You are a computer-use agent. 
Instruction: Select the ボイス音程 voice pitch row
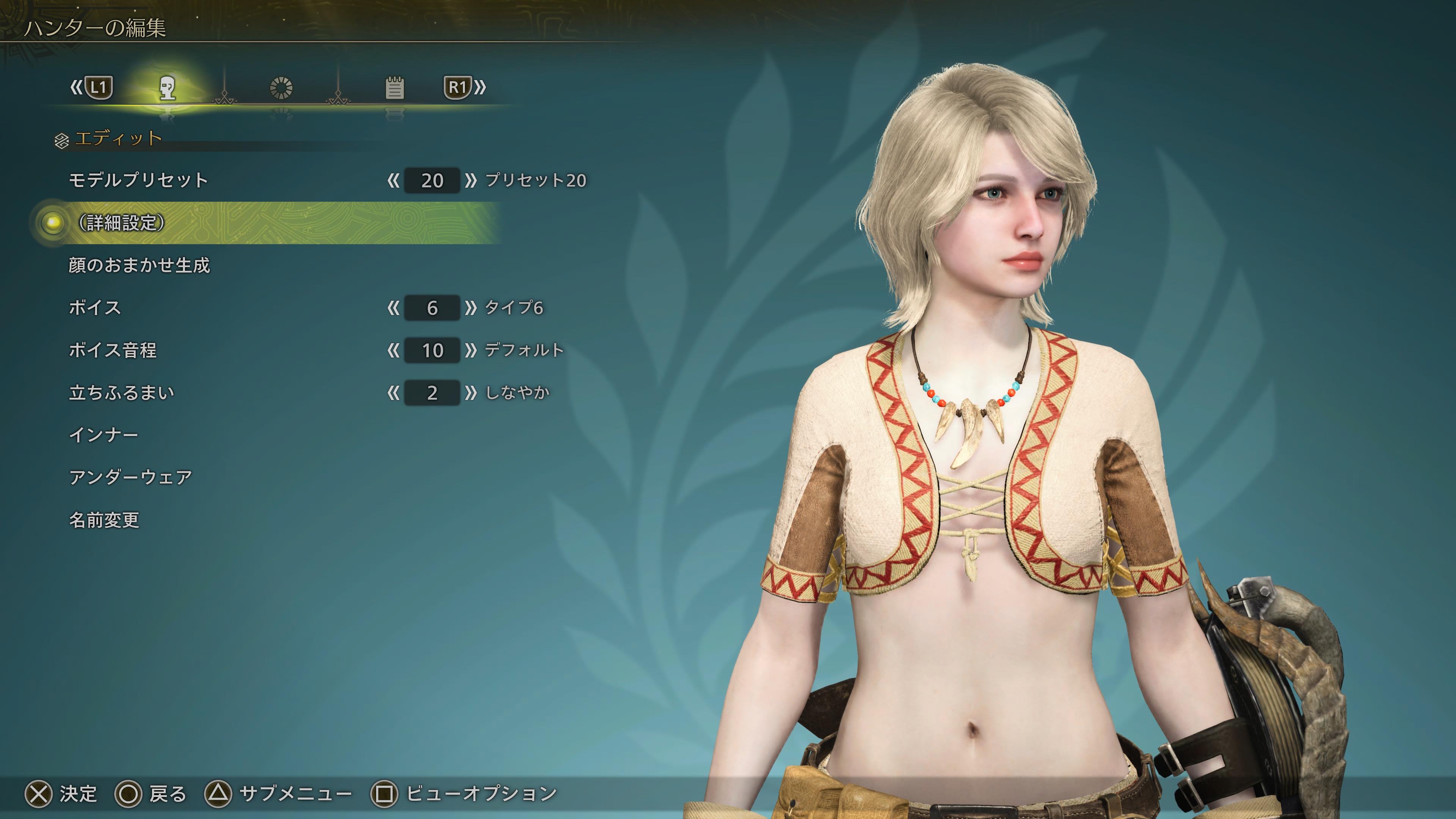tap(113, 350)
